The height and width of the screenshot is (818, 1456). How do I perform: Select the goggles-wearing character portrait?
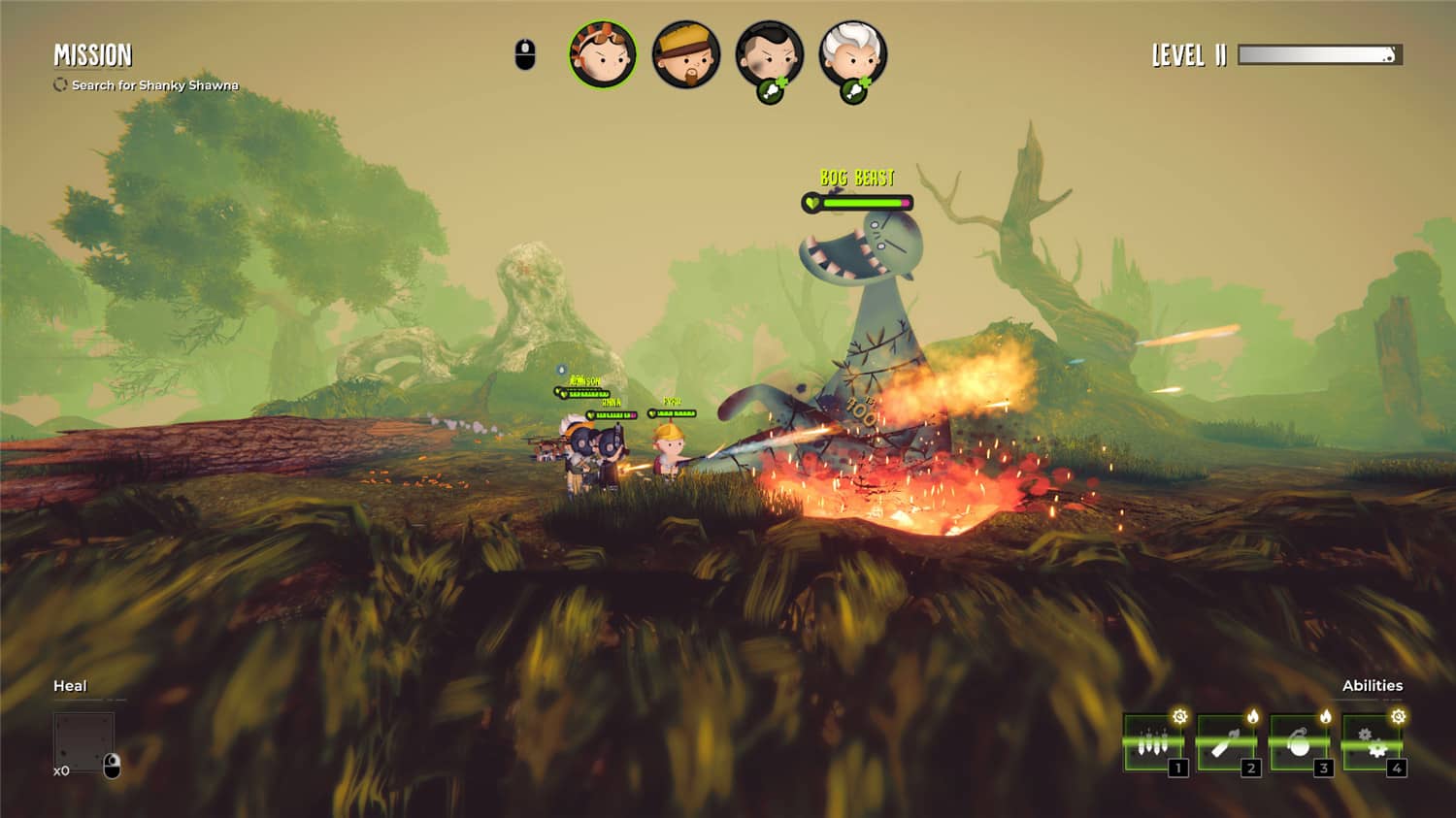point(602,55)
